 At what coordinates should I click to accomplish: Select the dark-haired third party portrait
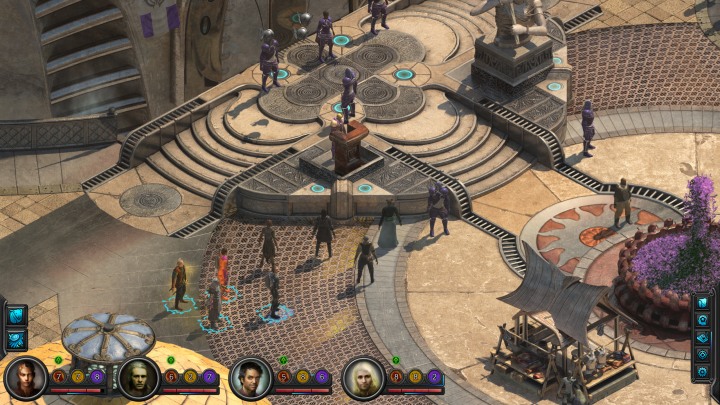[x=250, y=378]
